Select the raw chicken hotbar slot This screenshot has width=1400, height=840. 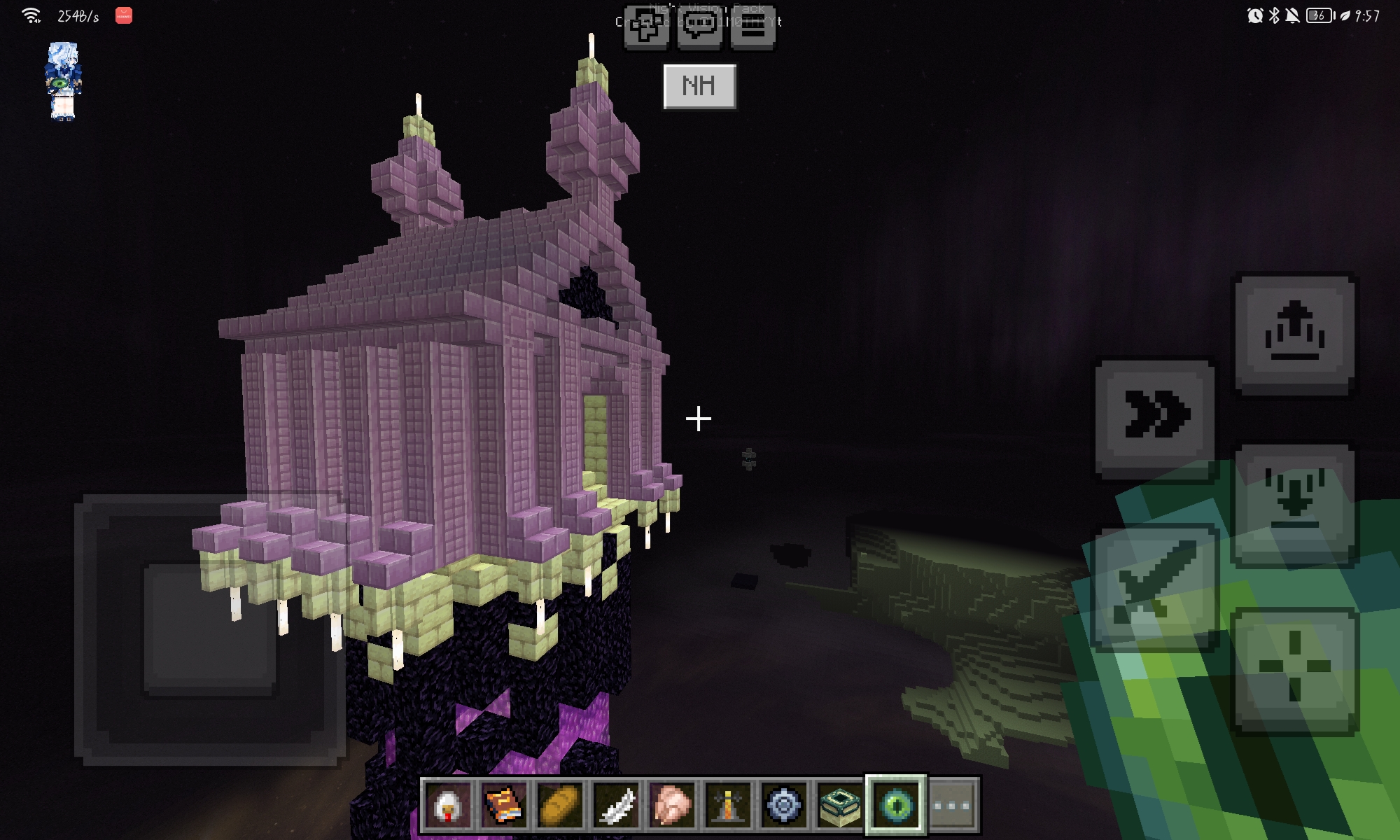coord(672,805)
